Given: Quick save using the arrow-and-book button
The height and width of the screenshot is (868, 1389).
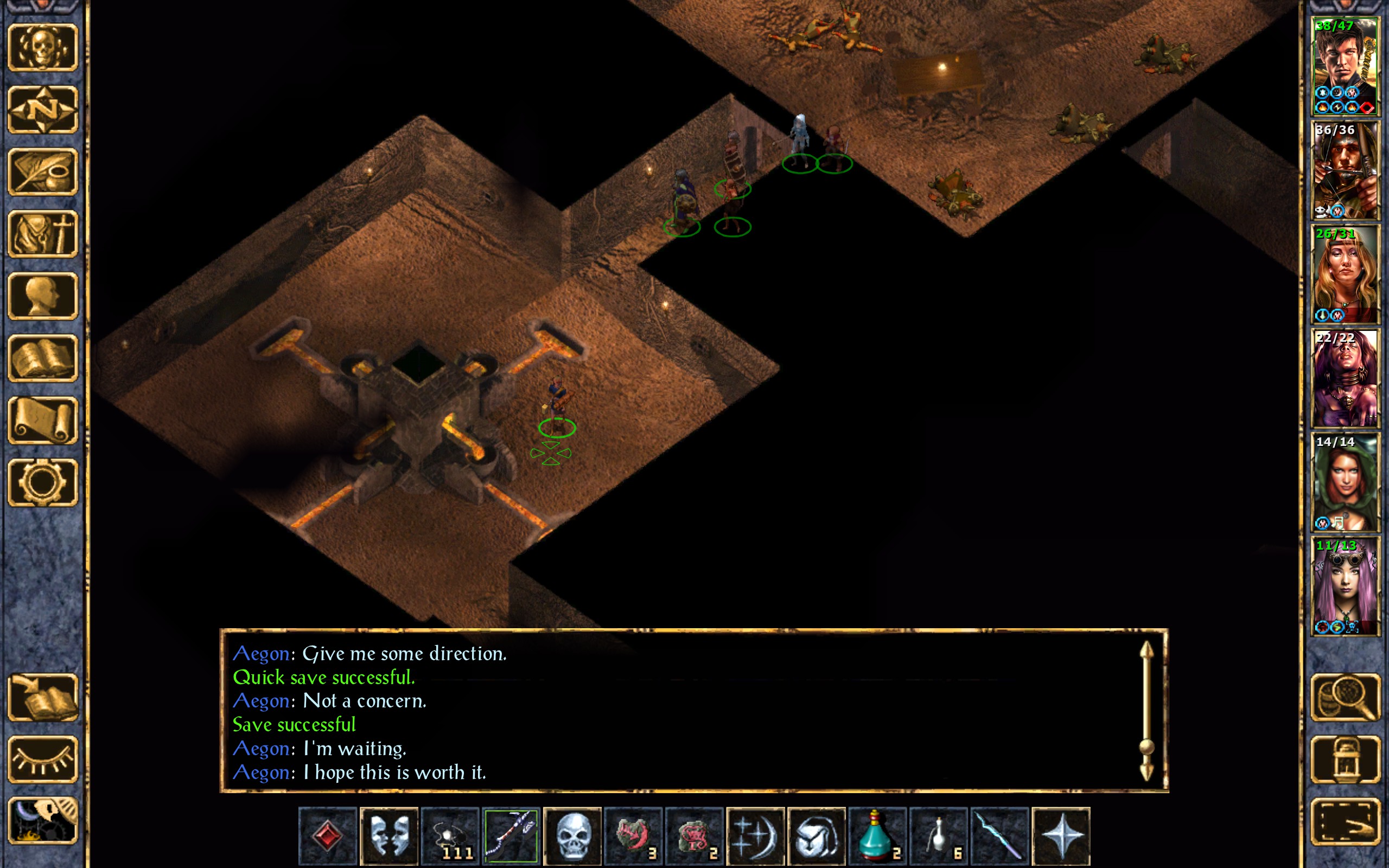Looking at the screenshot, I should [x=42, y=698].
